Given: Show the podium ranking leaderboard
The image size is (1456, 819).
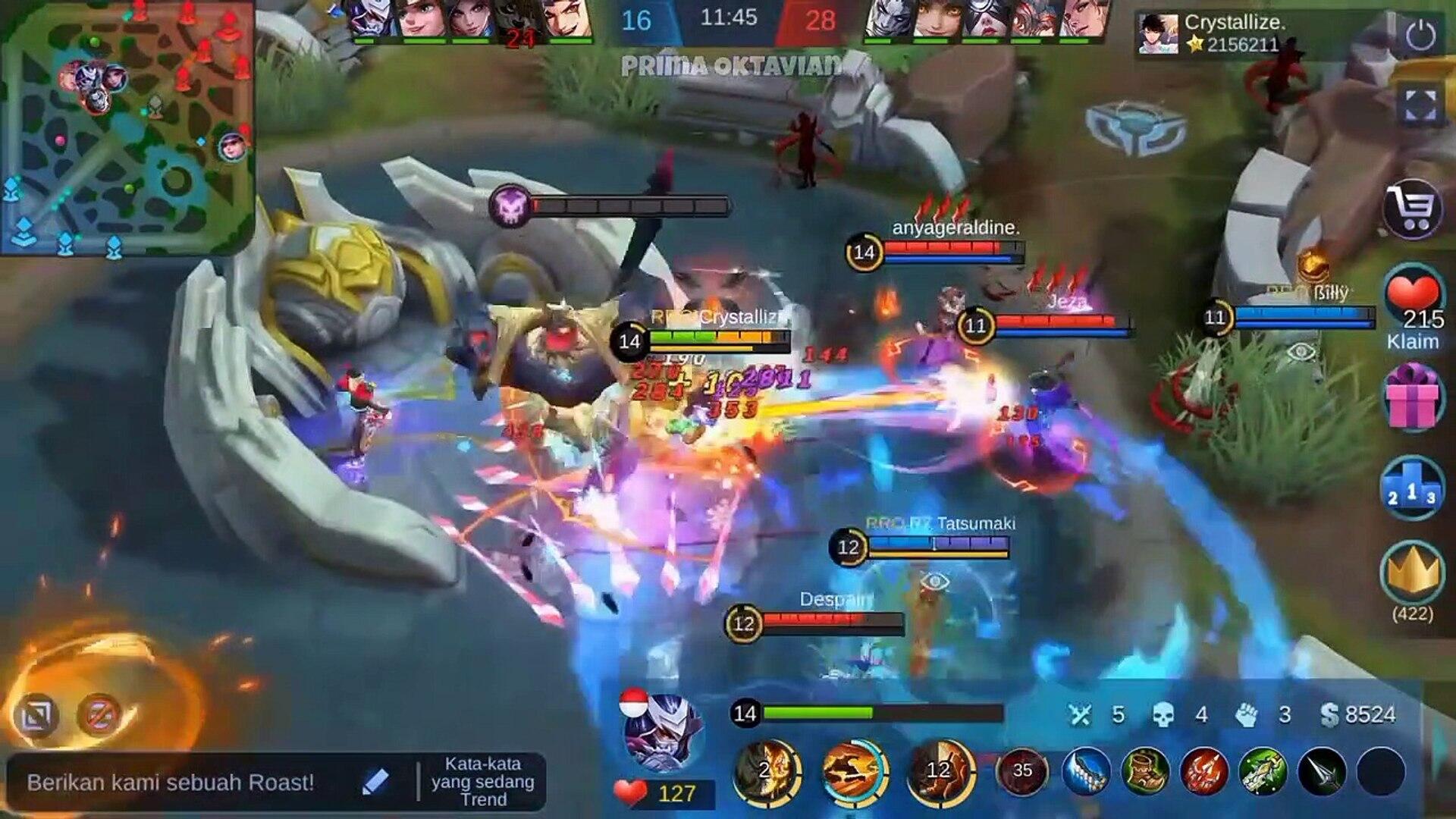Looking at the screenshot, I should 1412,489.
